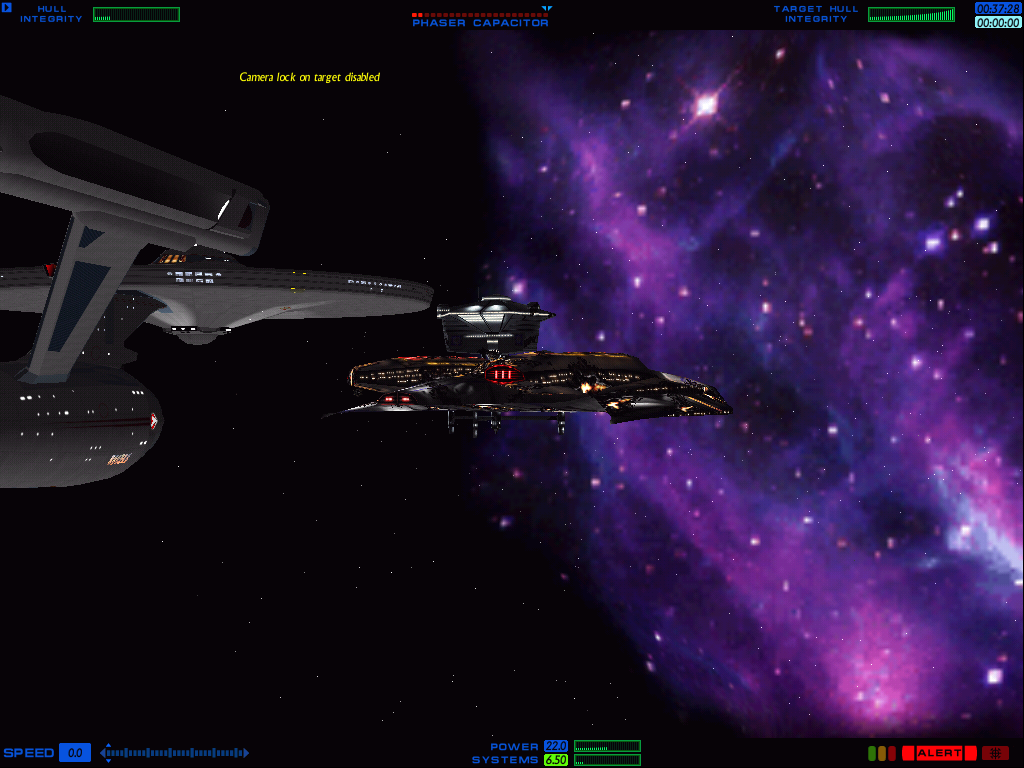Select the green alert status light
The image size is (1024, 768).
click(x=871, y=753)
